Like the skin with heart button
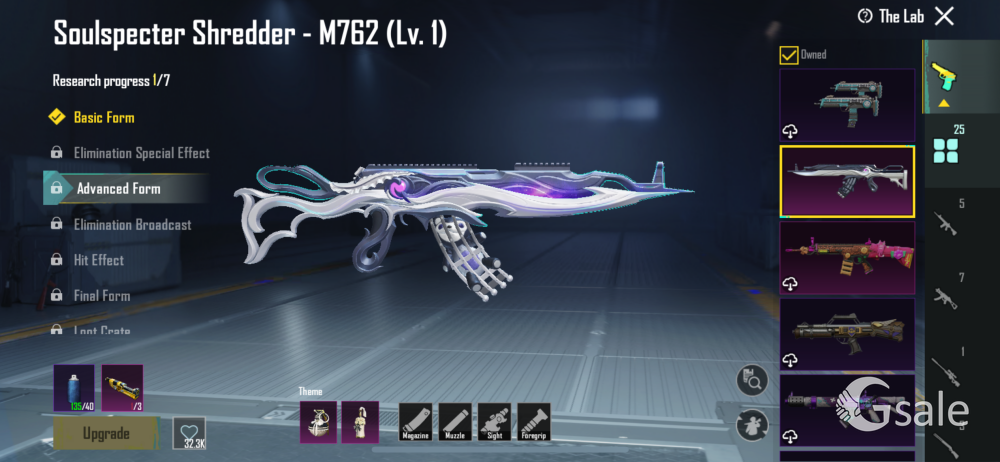 click(x=189, y=432)
